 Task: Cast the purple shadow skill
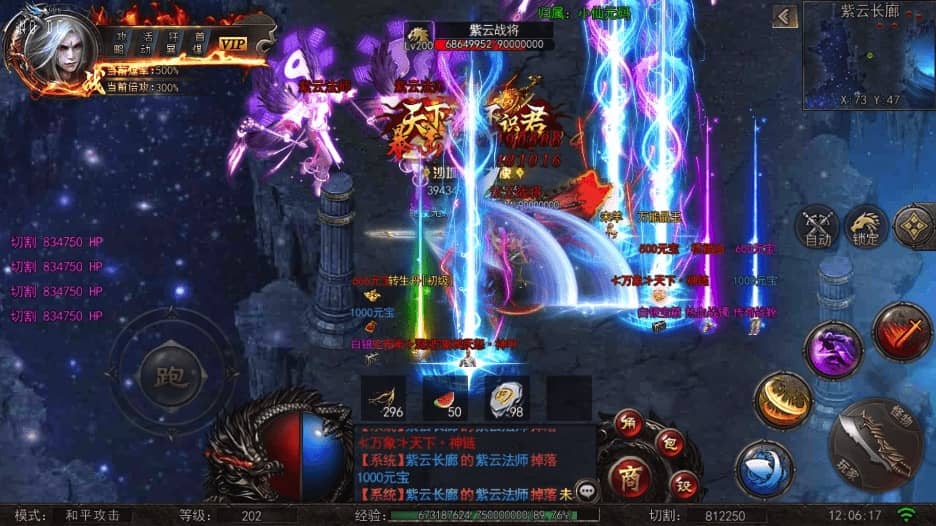[x=834, y=349]
